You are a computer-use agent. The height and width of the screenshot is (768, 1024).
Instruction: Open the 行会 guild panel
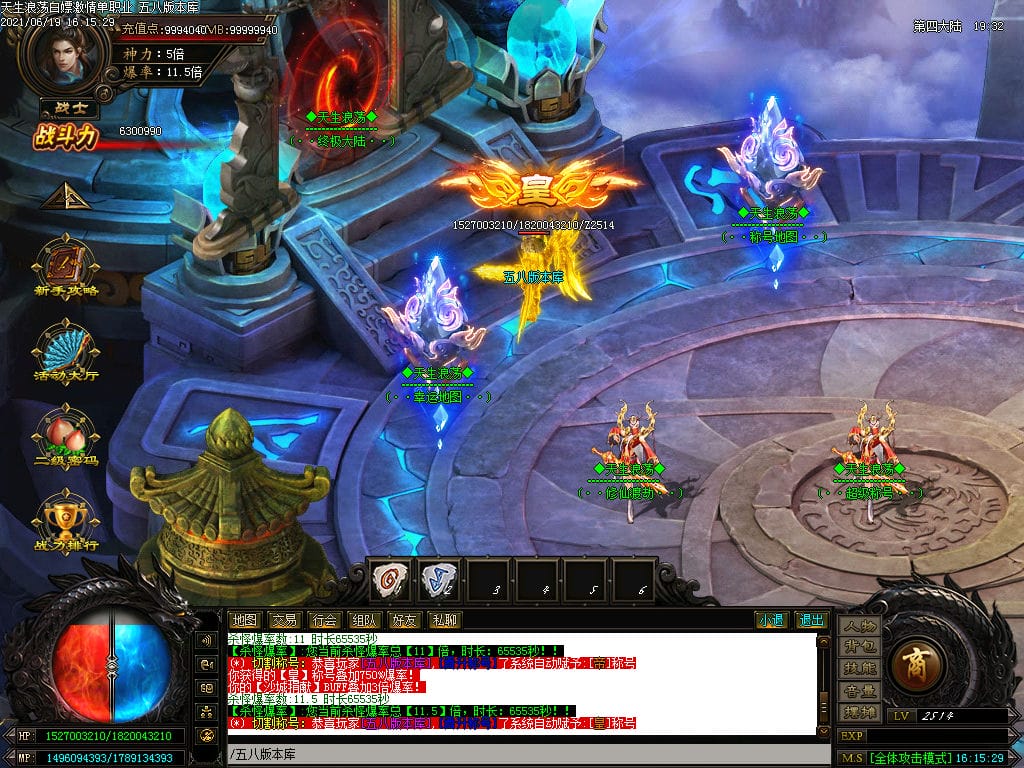324,620
